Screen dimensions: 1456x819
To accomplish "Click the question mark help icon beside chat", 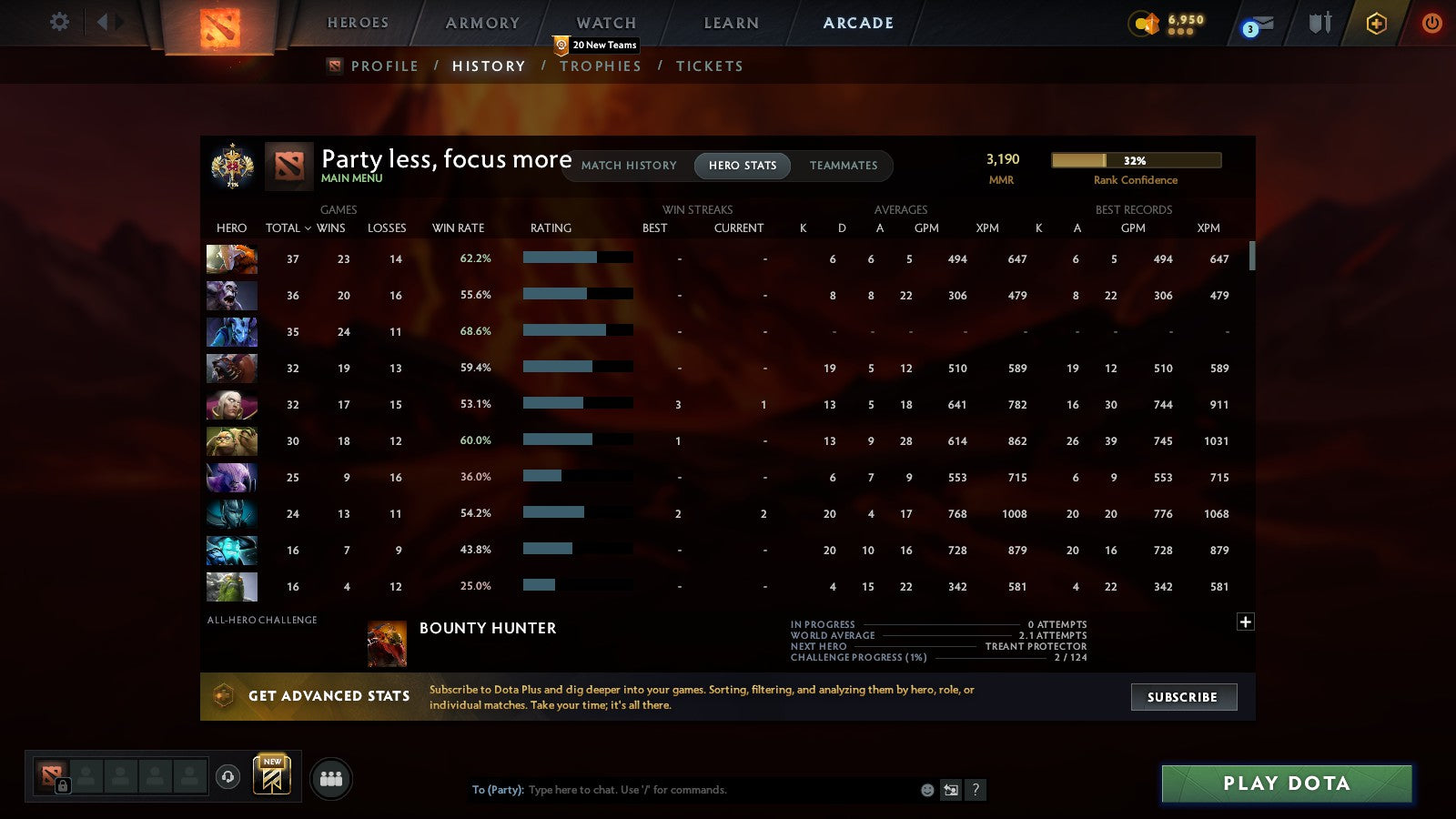I will tap(976, 790).
